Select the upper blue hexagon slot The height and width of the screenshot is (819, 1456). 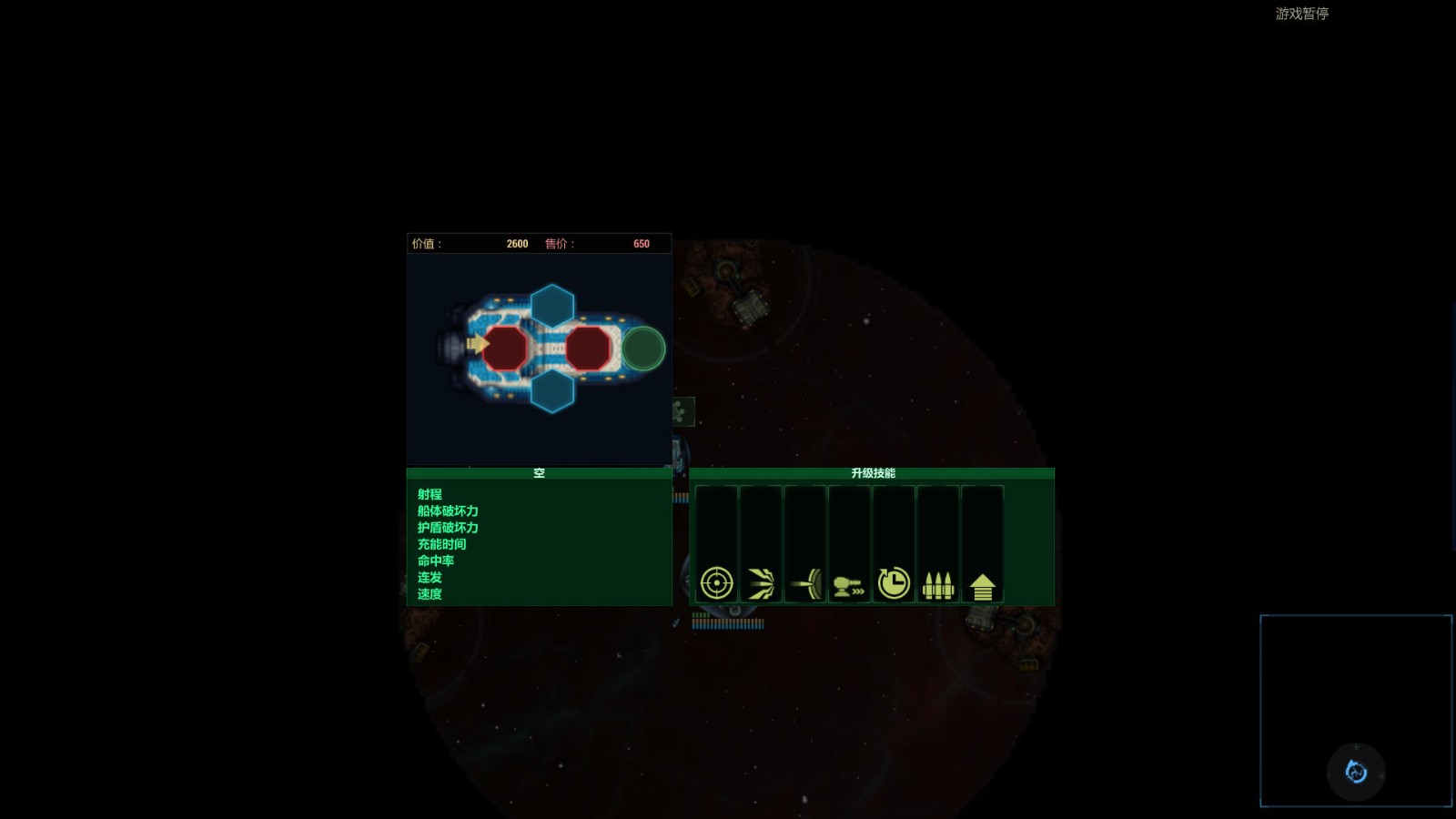coord(552,307)
